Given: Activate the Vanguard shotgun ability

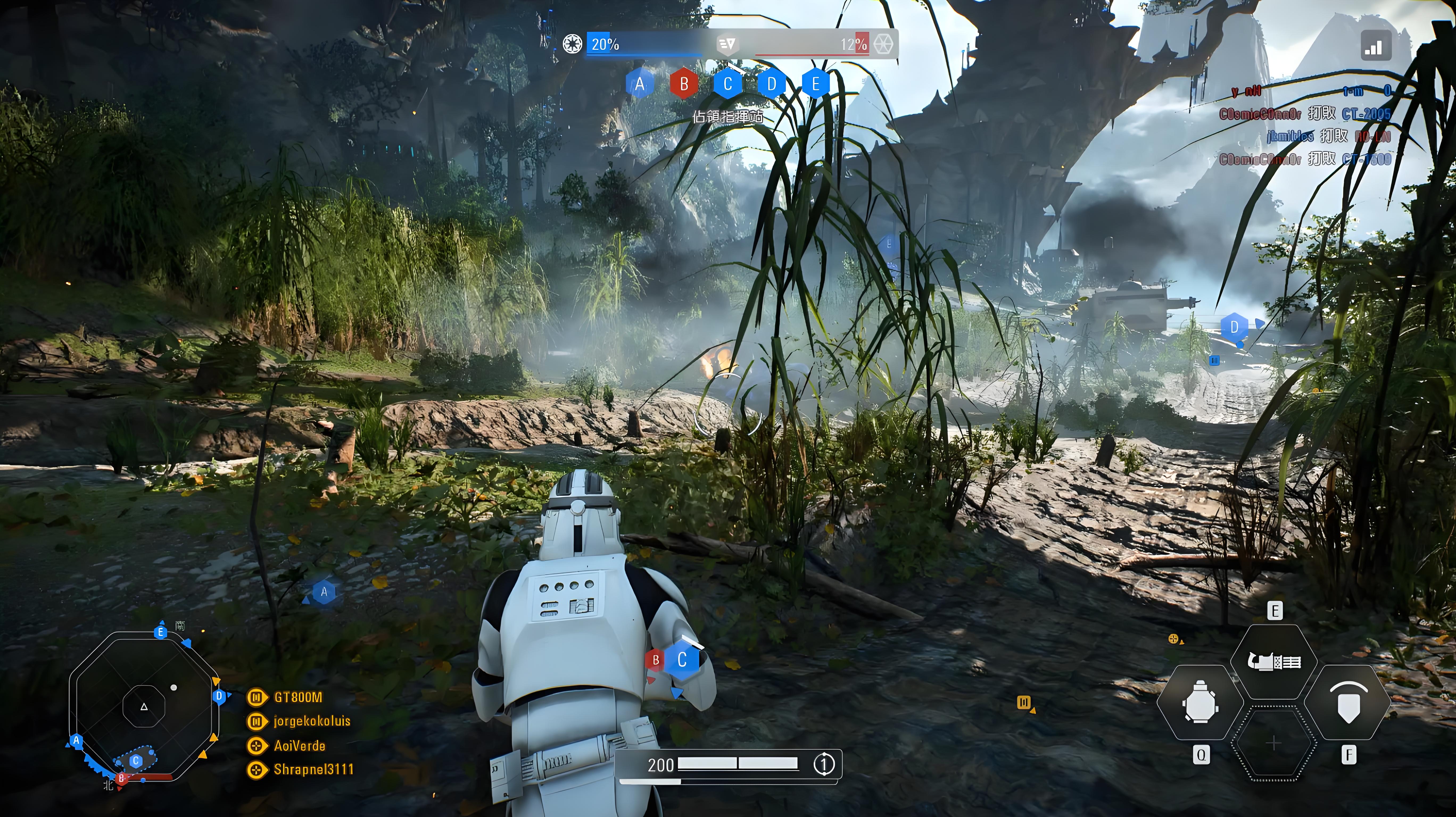Looking at the screenshot, I should [1274, 661].
